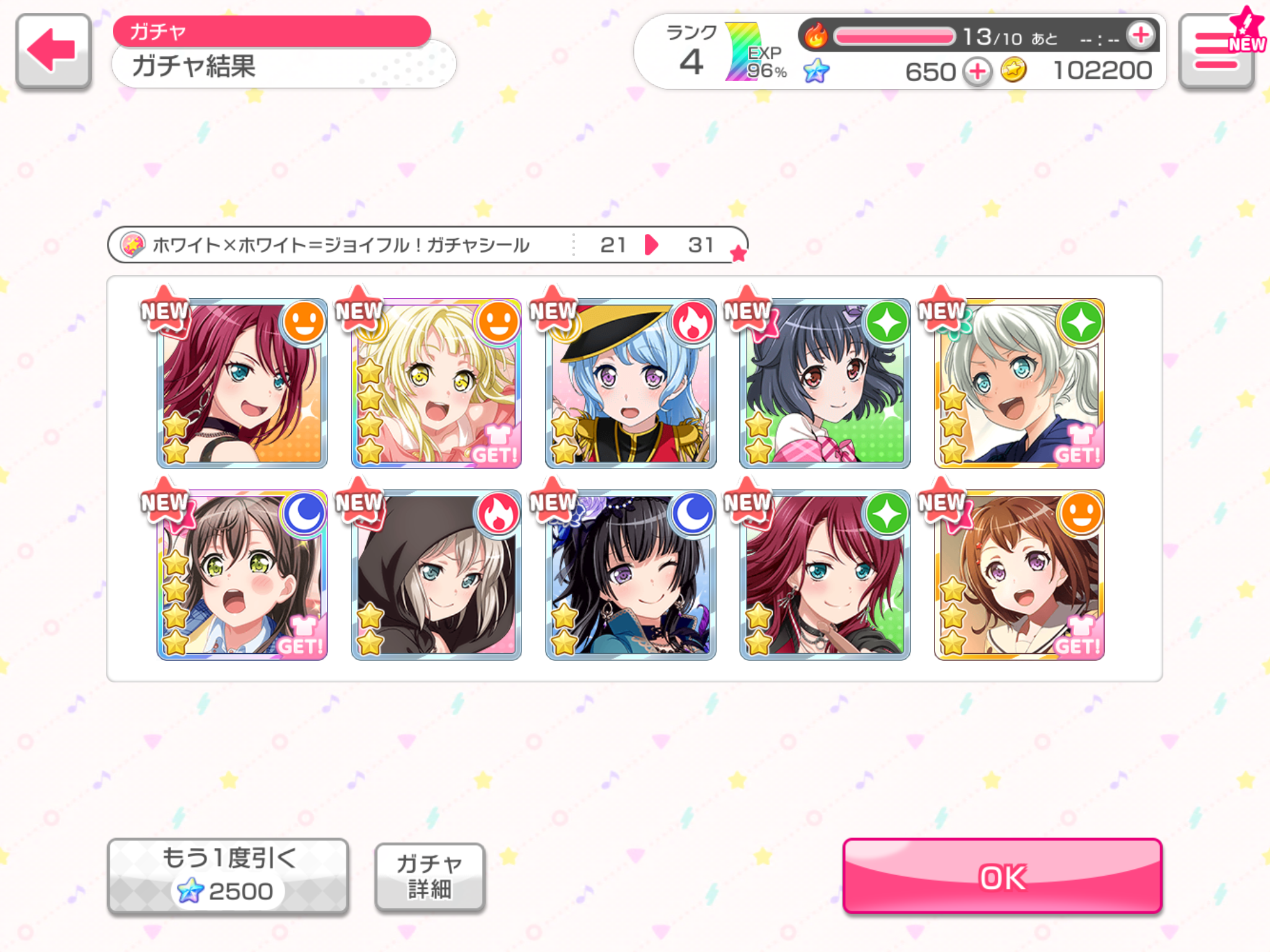Select the brown-haired girl with green eyes card
1270x952 pixels.
coord(242,575)
